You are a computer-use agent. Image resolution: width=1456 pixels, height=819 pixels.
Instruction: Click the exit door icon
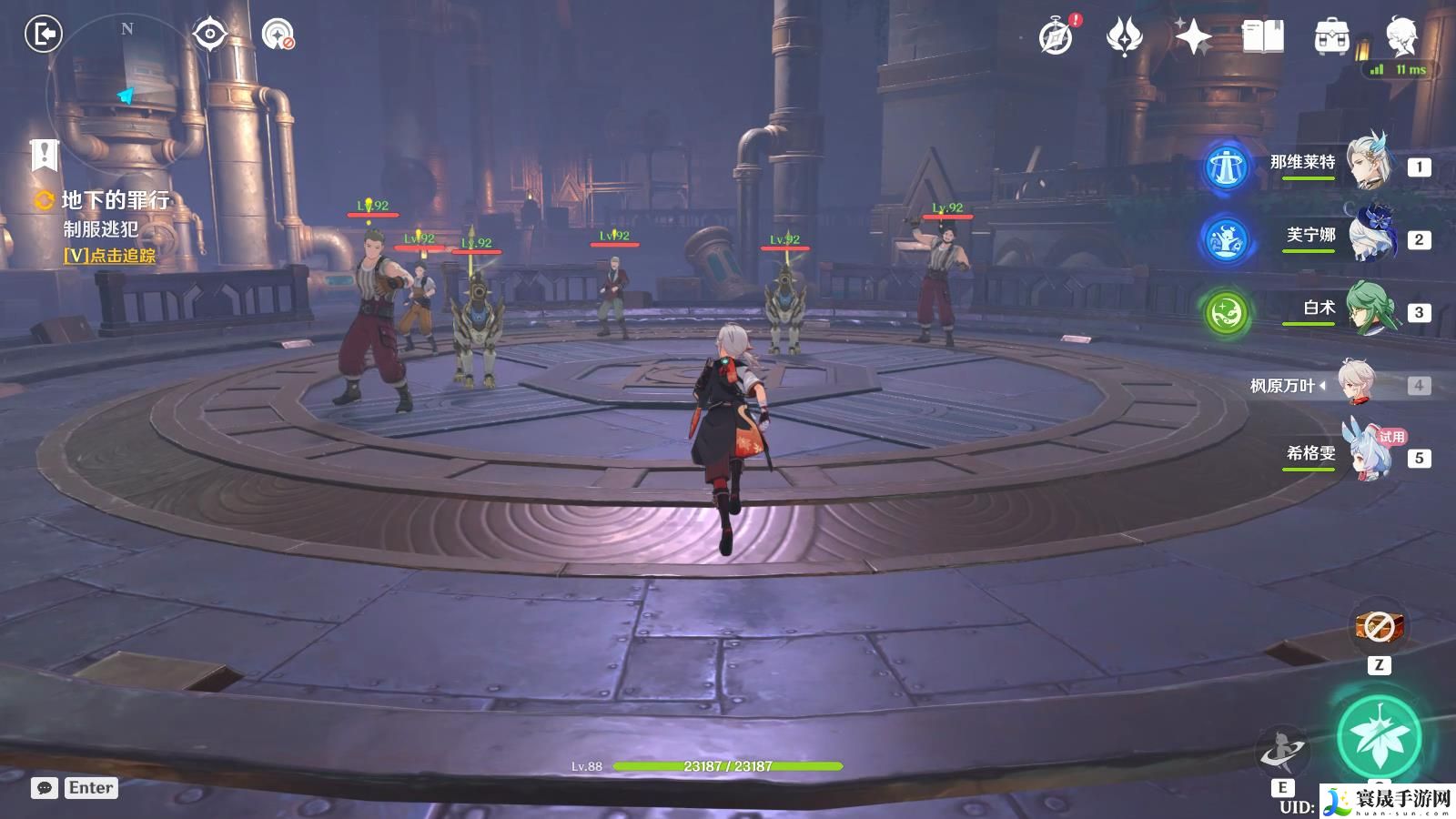click(x=43, y=35)
